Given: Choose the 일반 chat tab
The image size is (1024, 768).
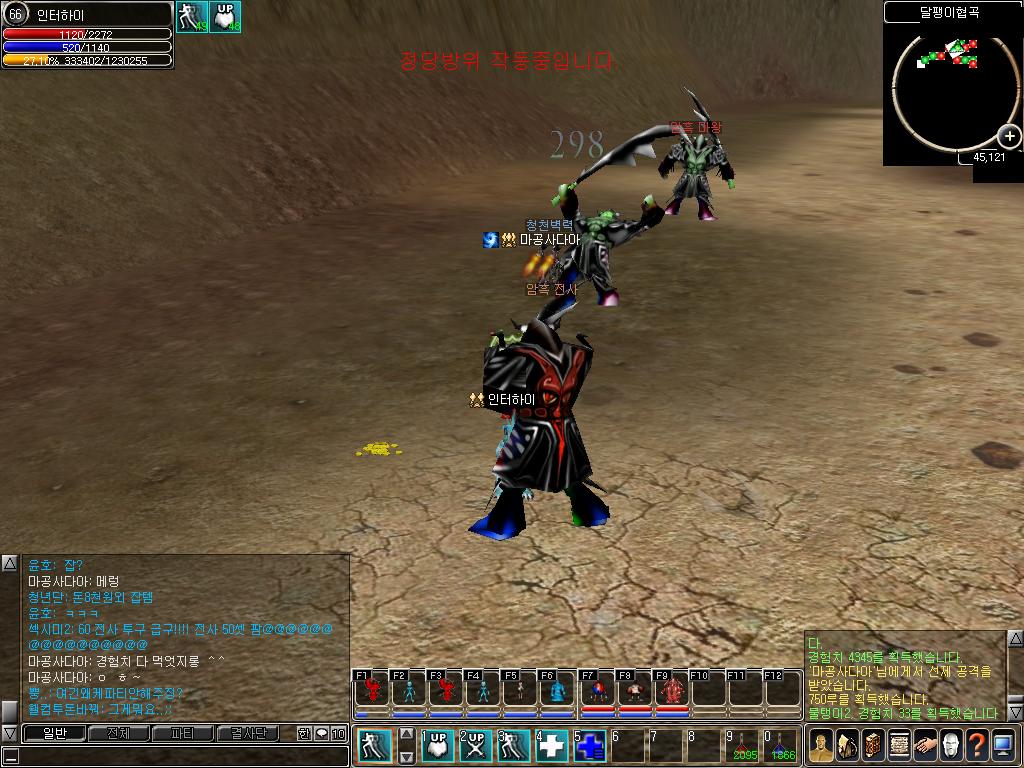Looking at the screenshot, I should pos(53,733).
